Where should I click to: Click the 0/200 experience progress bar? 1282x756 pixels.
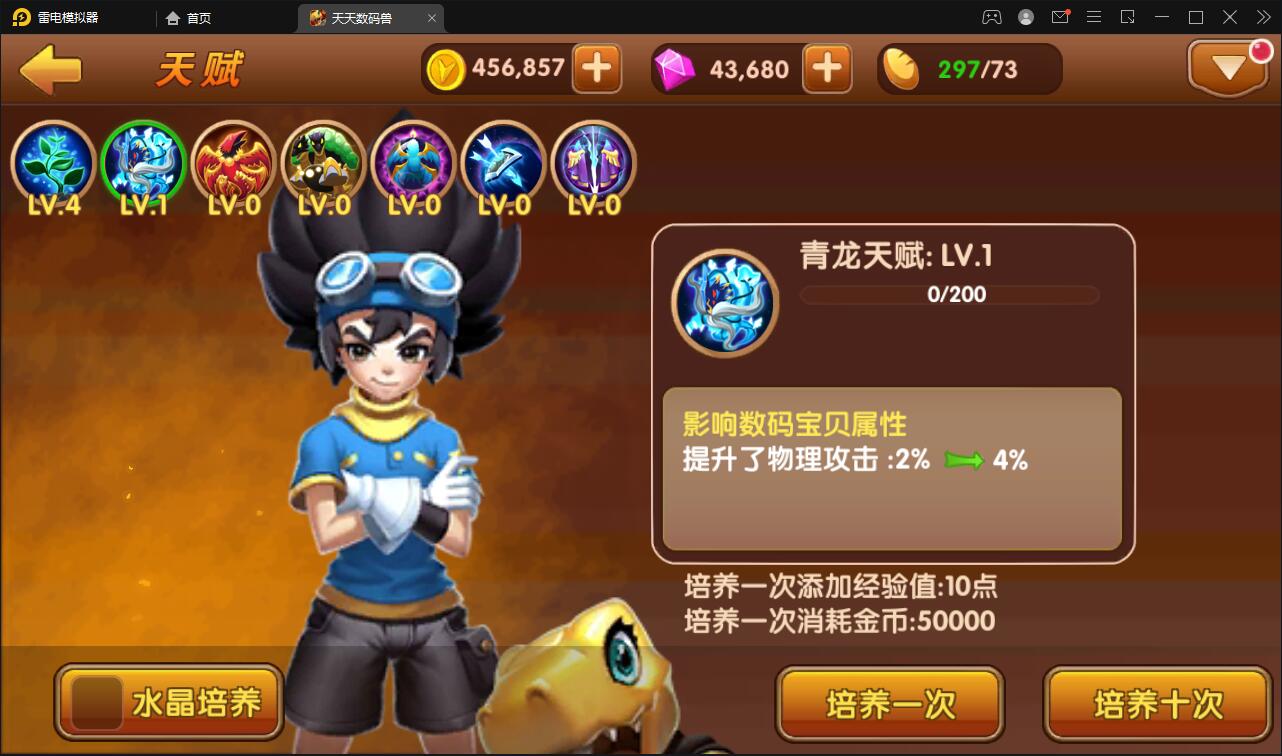click(x=950, y=294)
